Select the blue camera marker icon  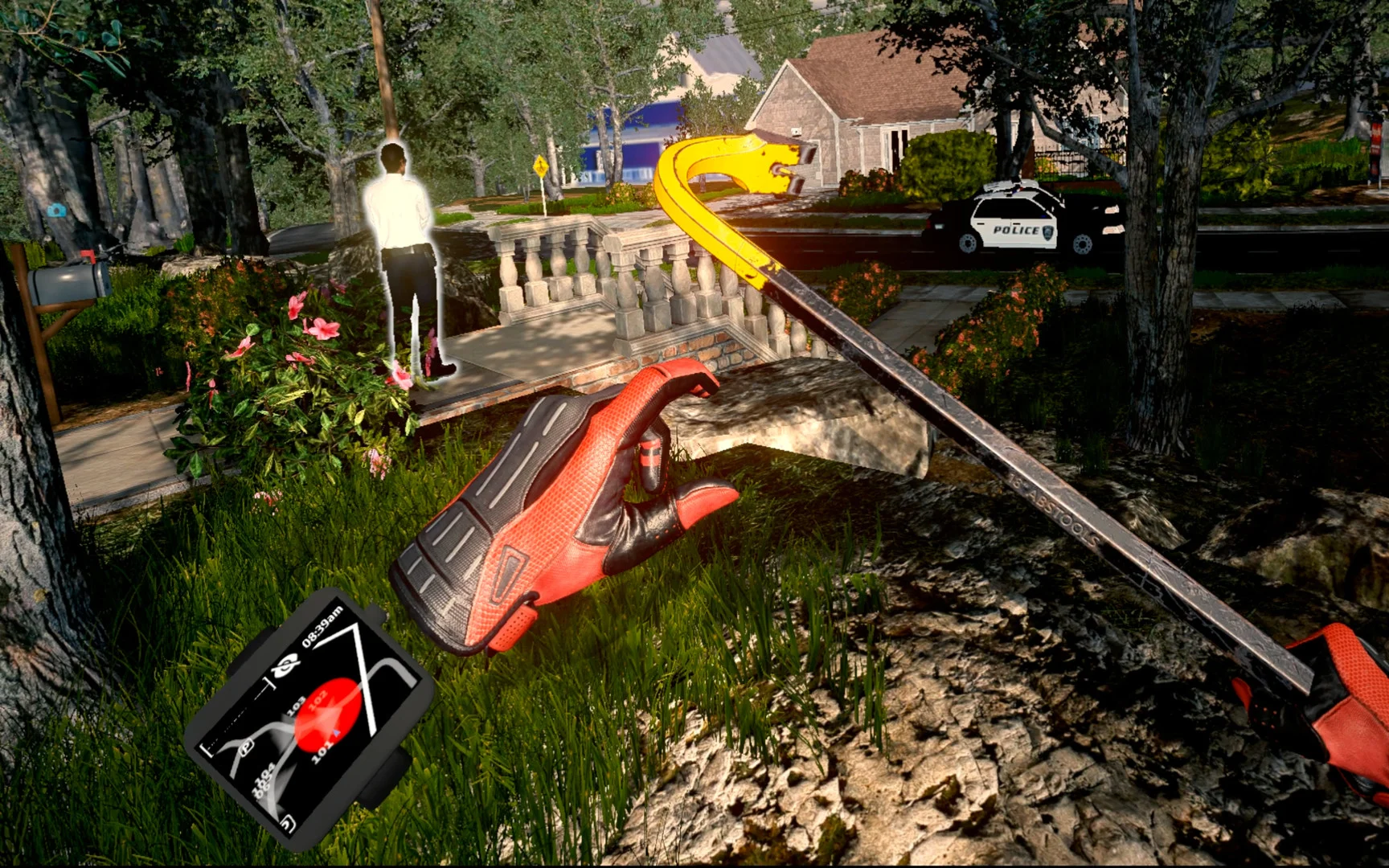pyautogui.click(x=56, y=211)
